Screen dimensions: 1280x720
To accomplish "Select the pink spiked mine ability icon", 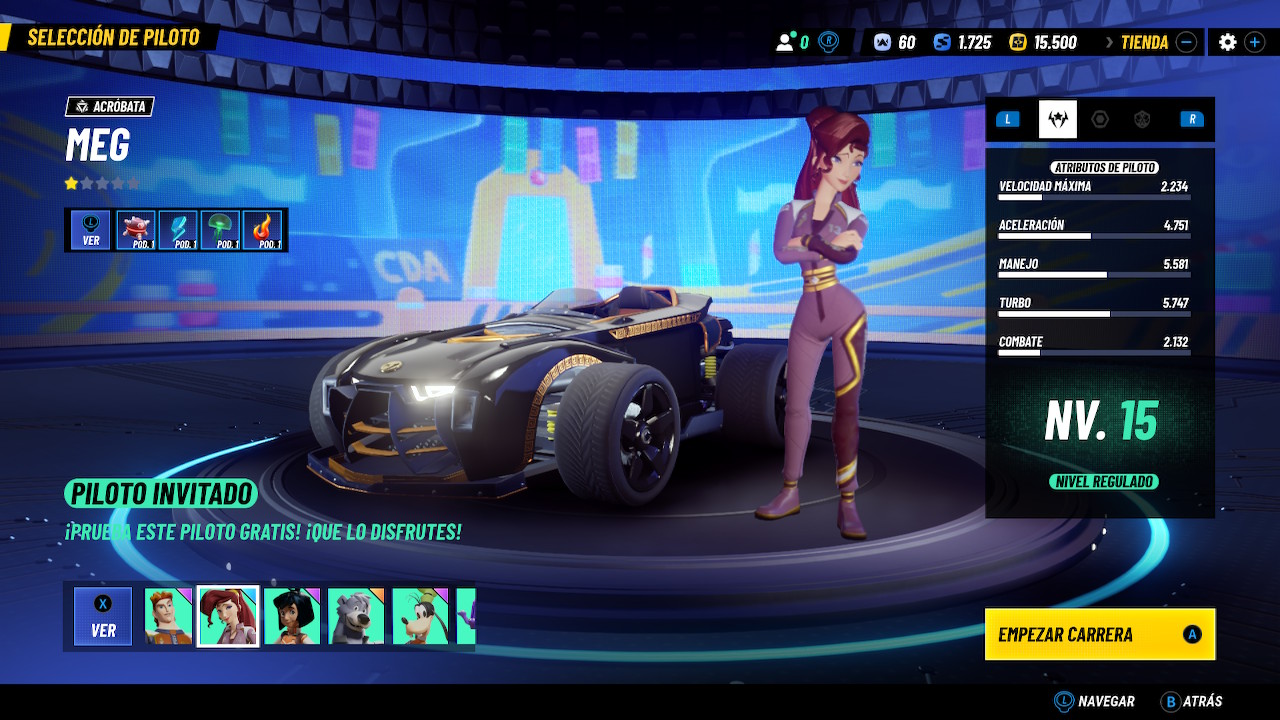I will (136, 230).
